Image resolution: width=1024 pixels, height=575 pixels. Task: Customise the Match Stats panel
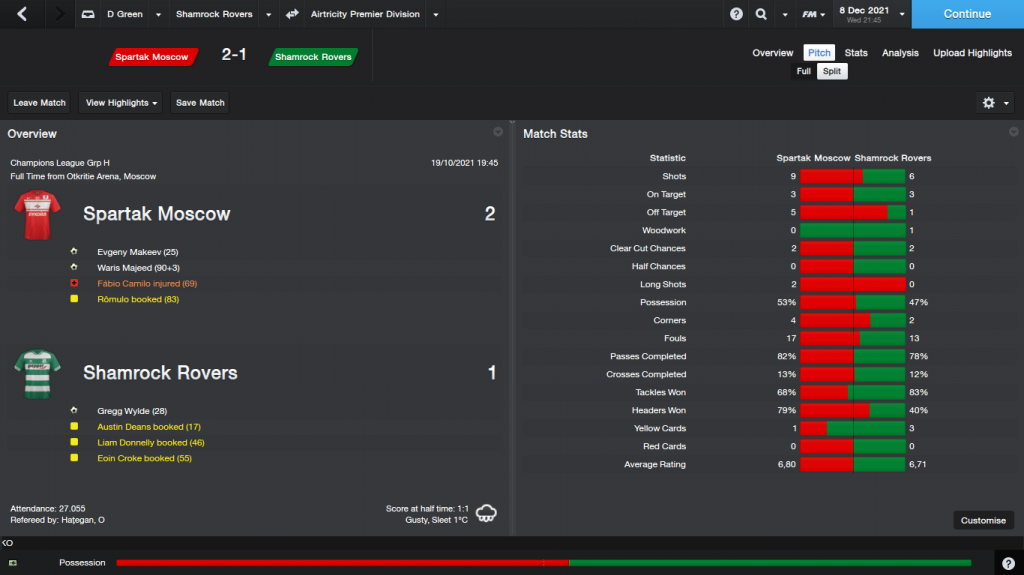983,520
